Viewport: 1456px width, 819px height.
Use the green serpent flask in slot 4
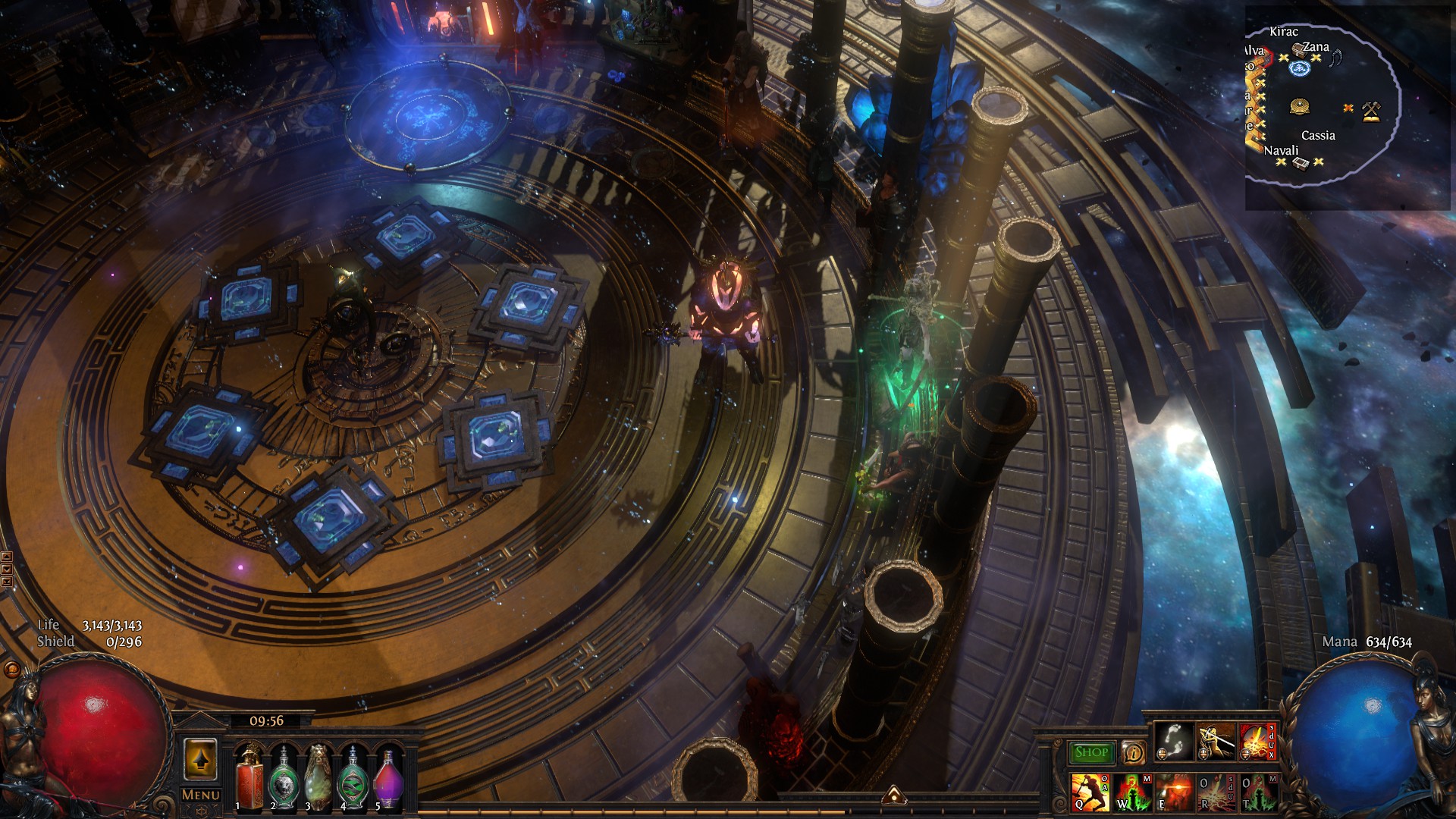pos(353,778)
